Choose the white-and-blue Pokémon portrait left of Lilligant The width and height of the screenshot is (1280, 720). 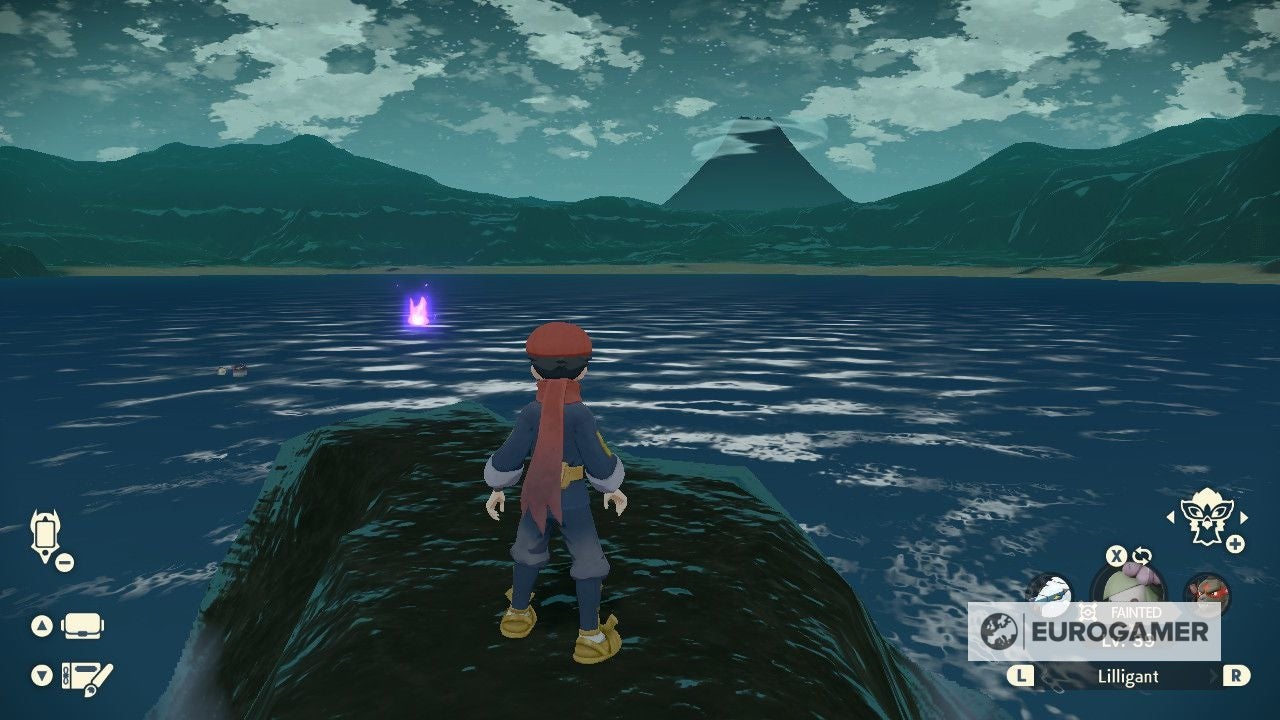(1049, 592)
